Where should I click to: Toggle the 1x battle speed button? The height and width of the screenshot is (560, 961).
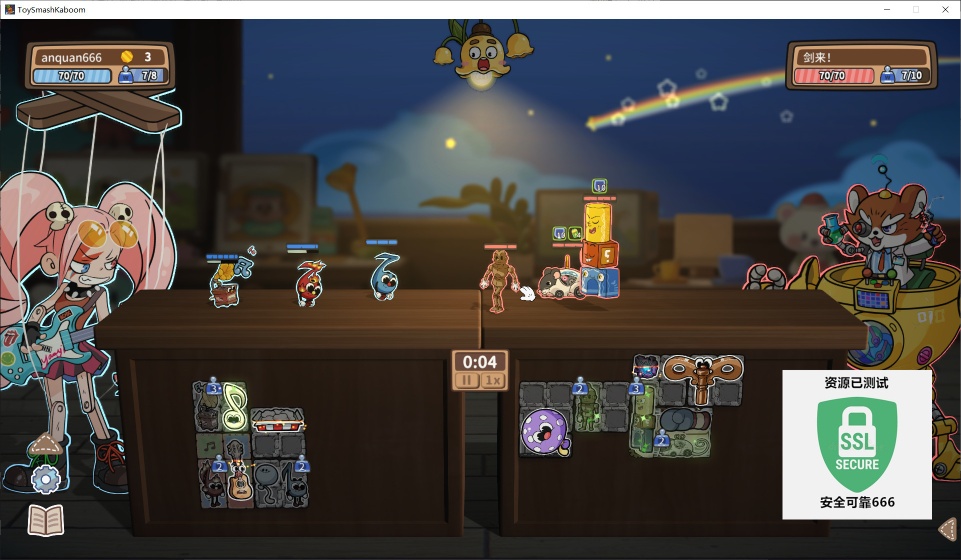(491, 380)
